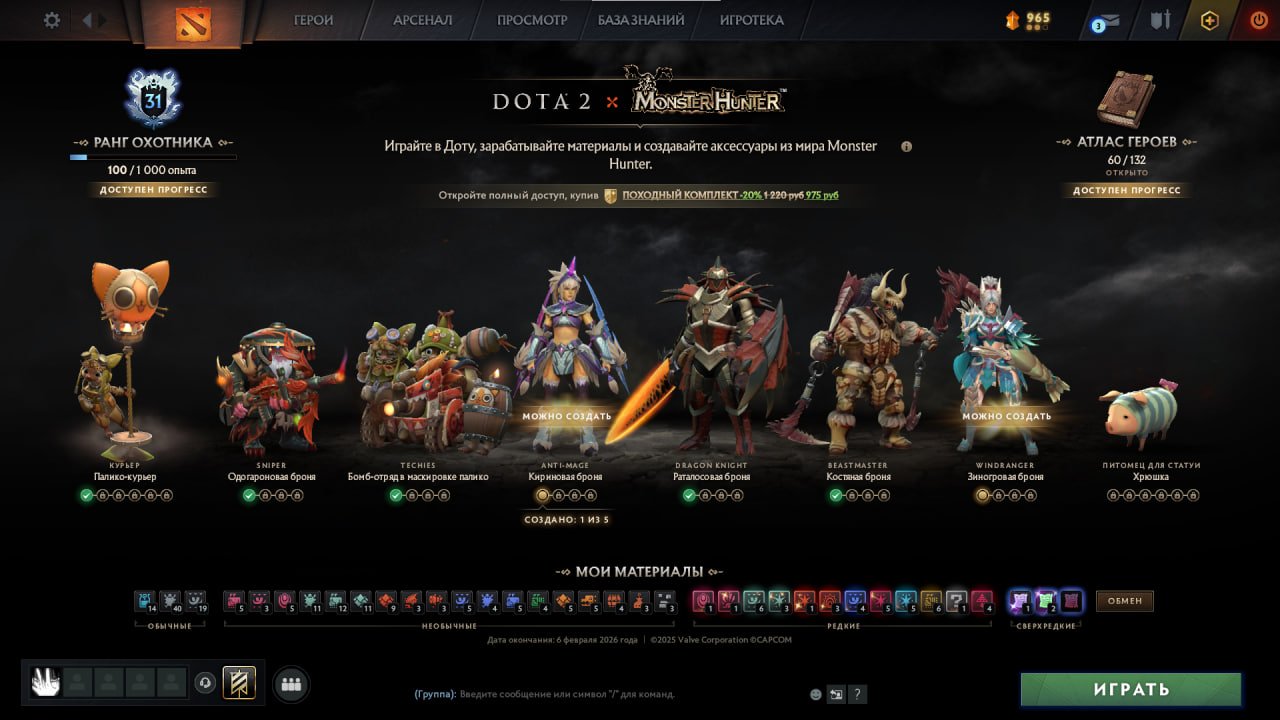Viewport: 1280px width, 720px height.
Task: Click the question mark help icon near chat
Action: tap(858, 694)
